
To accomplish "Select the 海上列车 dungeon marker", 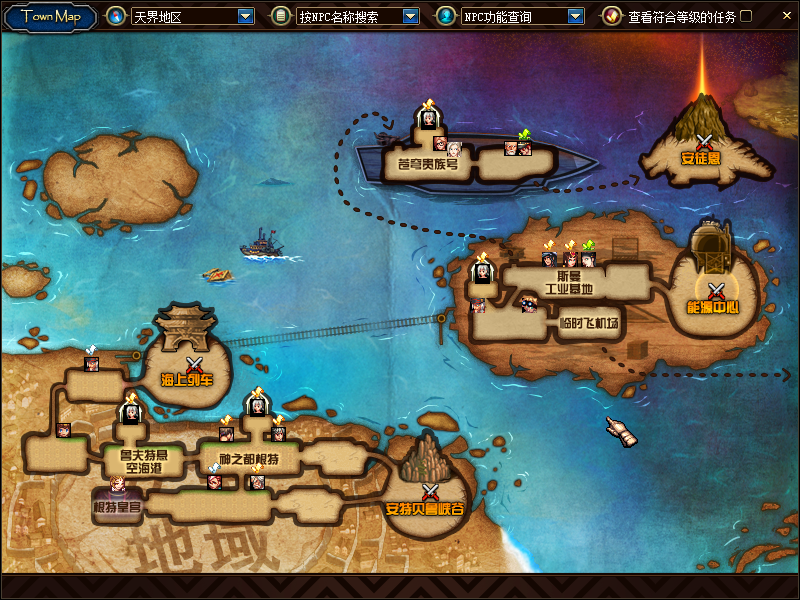I will (194, 366).
